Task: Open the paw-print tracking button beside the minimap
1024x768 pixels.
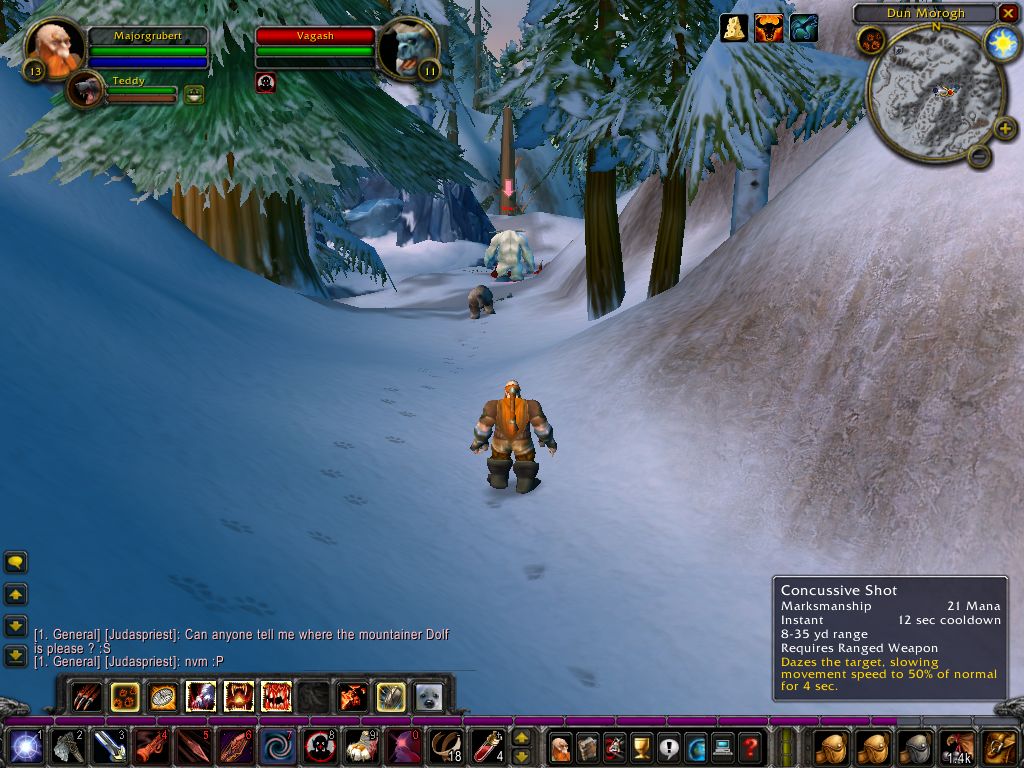Action: (x=870, y=41)
